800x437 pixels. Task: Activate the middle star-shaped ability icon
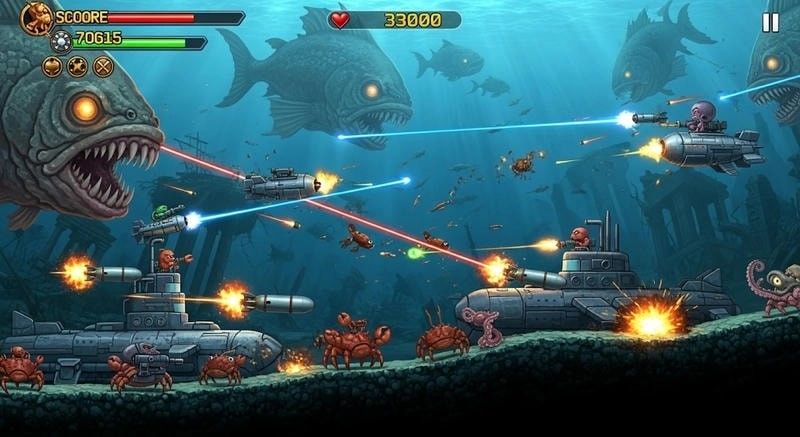(x=77, y=67)
